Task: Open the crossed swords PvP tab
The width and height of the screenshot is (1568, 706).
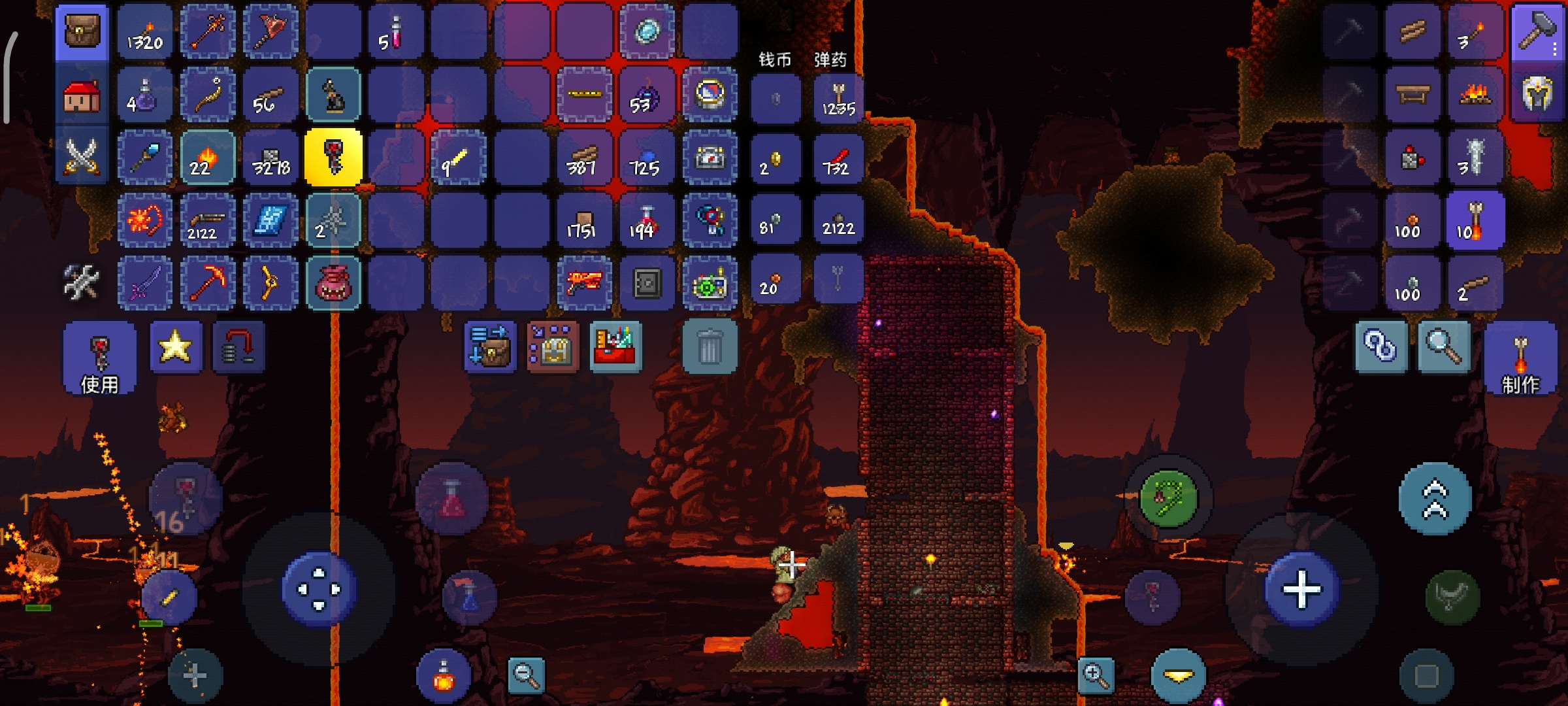Action: [x=82, y=157]
